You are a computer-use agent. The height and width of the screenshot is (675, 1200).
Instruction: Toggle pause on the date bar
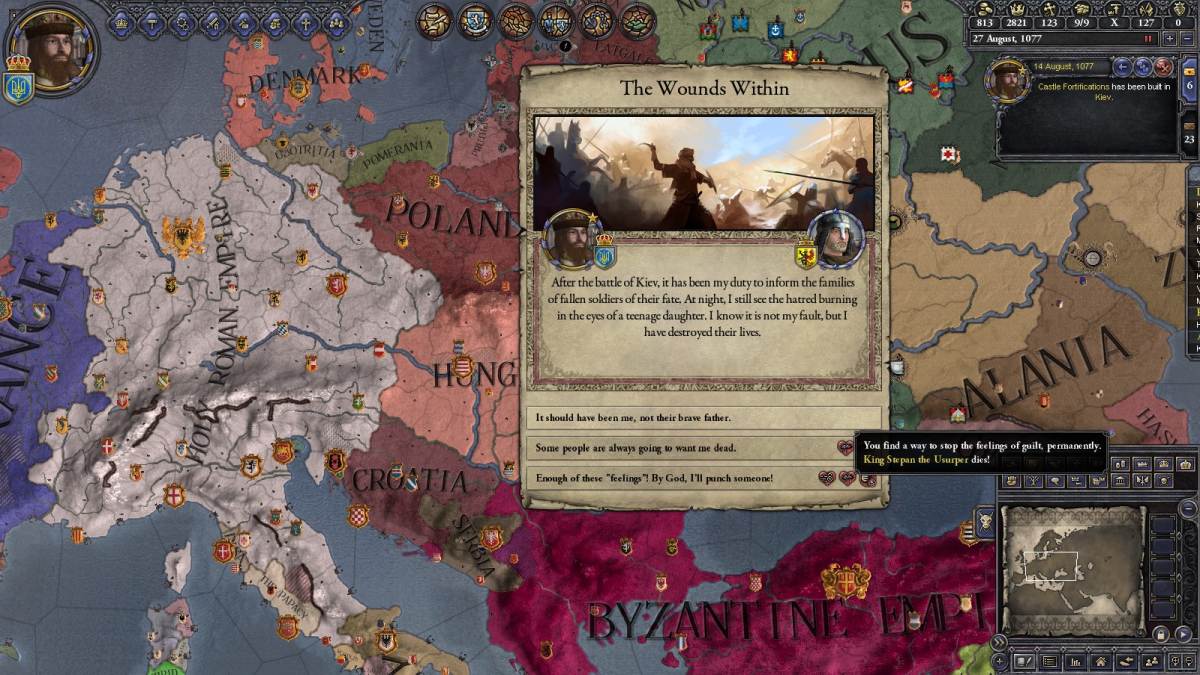pos(1148,39)
